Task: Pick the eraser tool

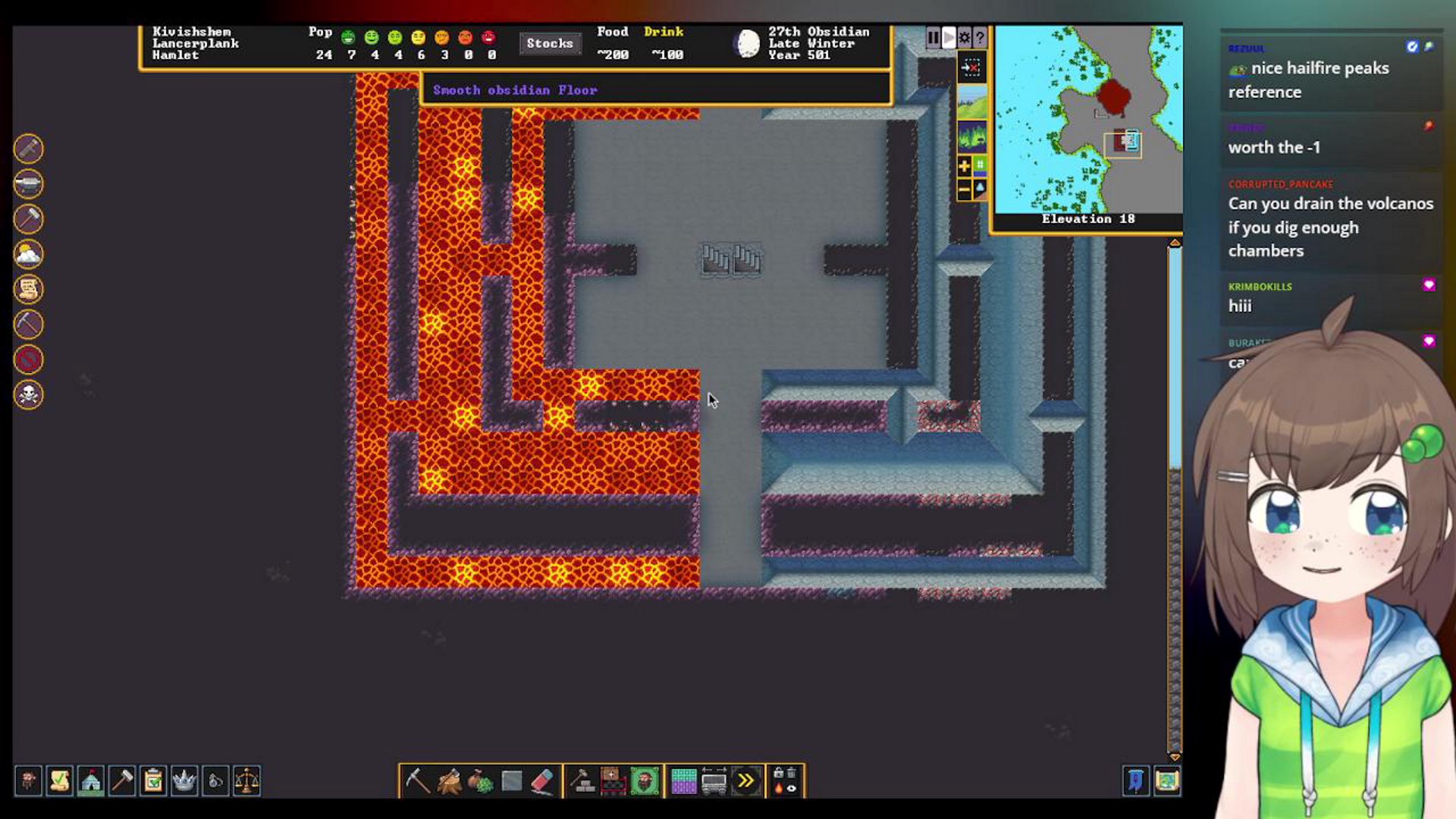Action: pyautogui.click(x=542, y=780)
